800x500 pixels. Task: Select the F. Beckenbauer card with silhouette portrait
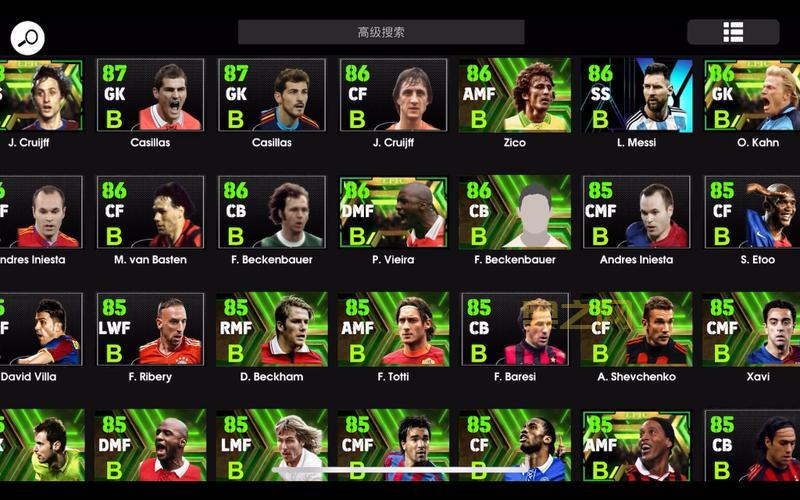tap(514, 212)
